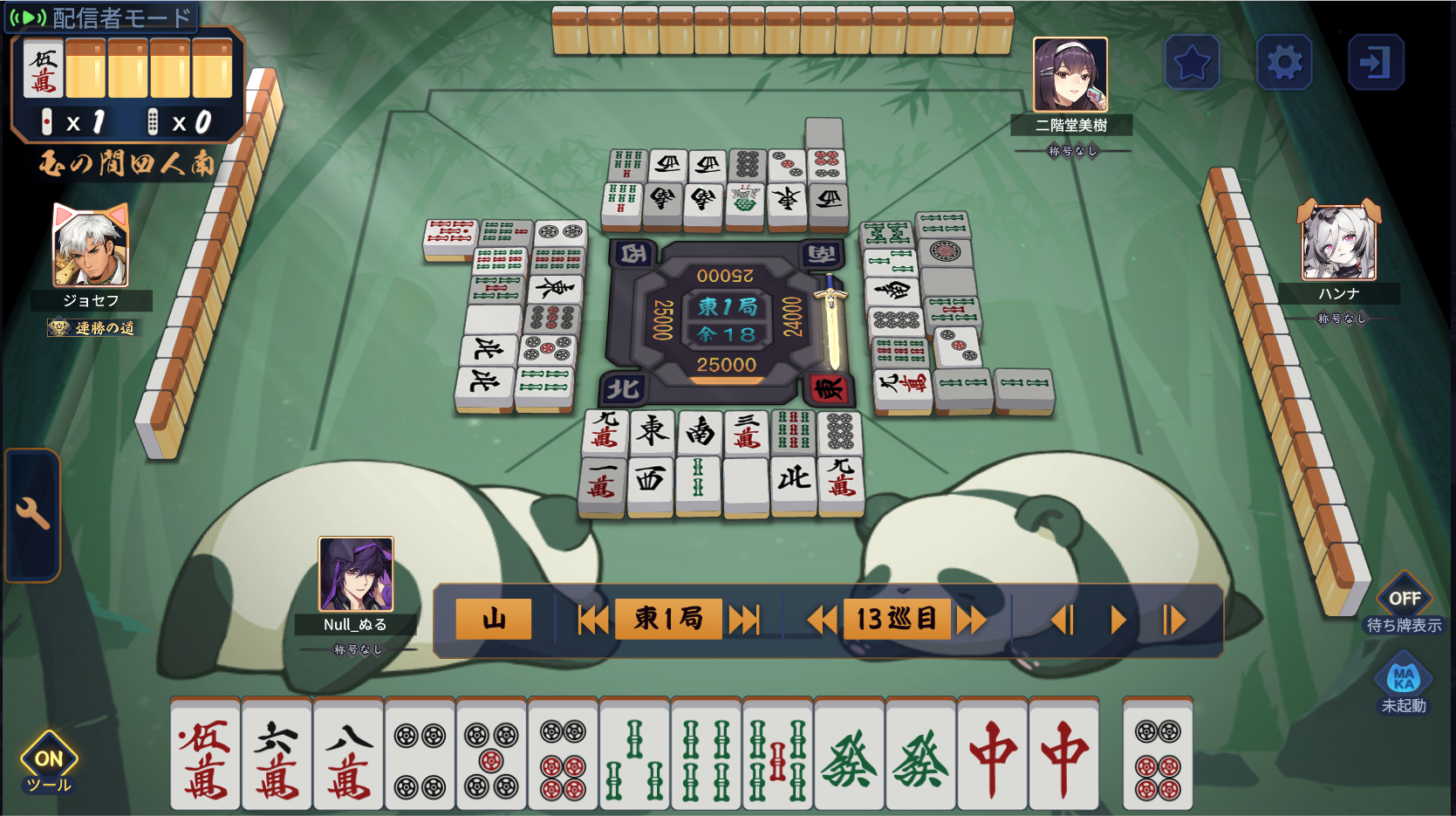Screen dimensions: 1456x816
Task: Activate the MAKA assistant button
Action: tap(1403, 679)
